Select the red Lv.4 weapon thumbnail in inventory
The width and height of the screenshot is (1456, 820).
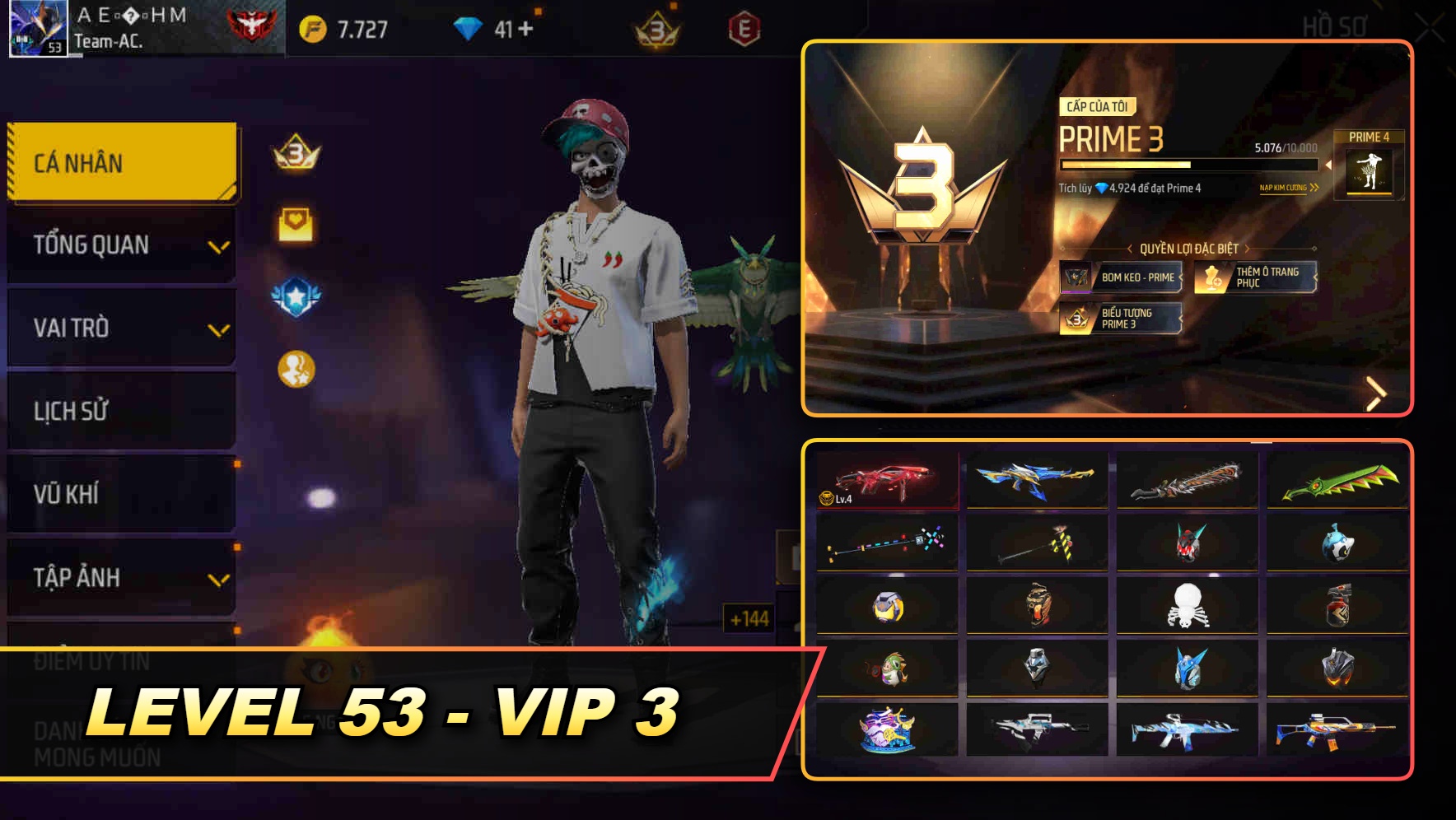click(885, 483)
